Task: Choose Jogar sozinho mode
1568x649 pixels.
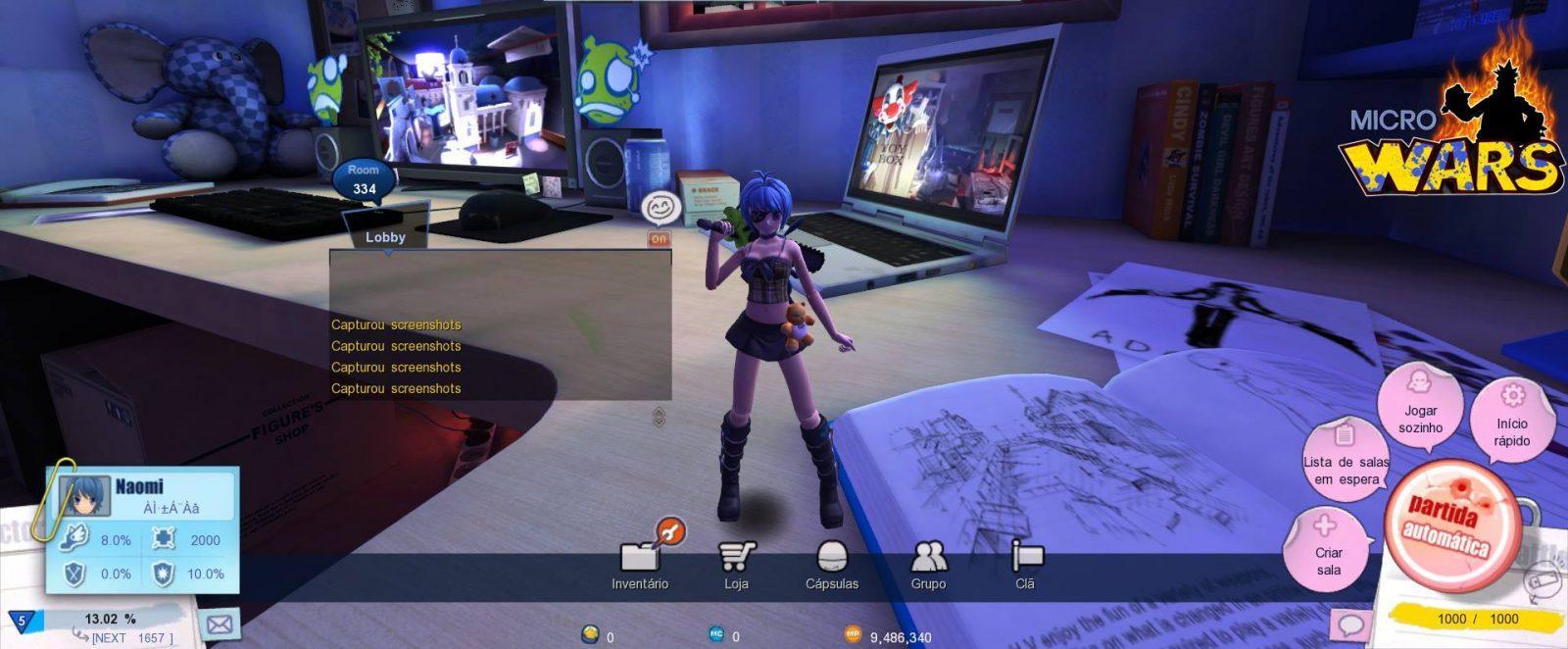Action: pos(1420,407)
